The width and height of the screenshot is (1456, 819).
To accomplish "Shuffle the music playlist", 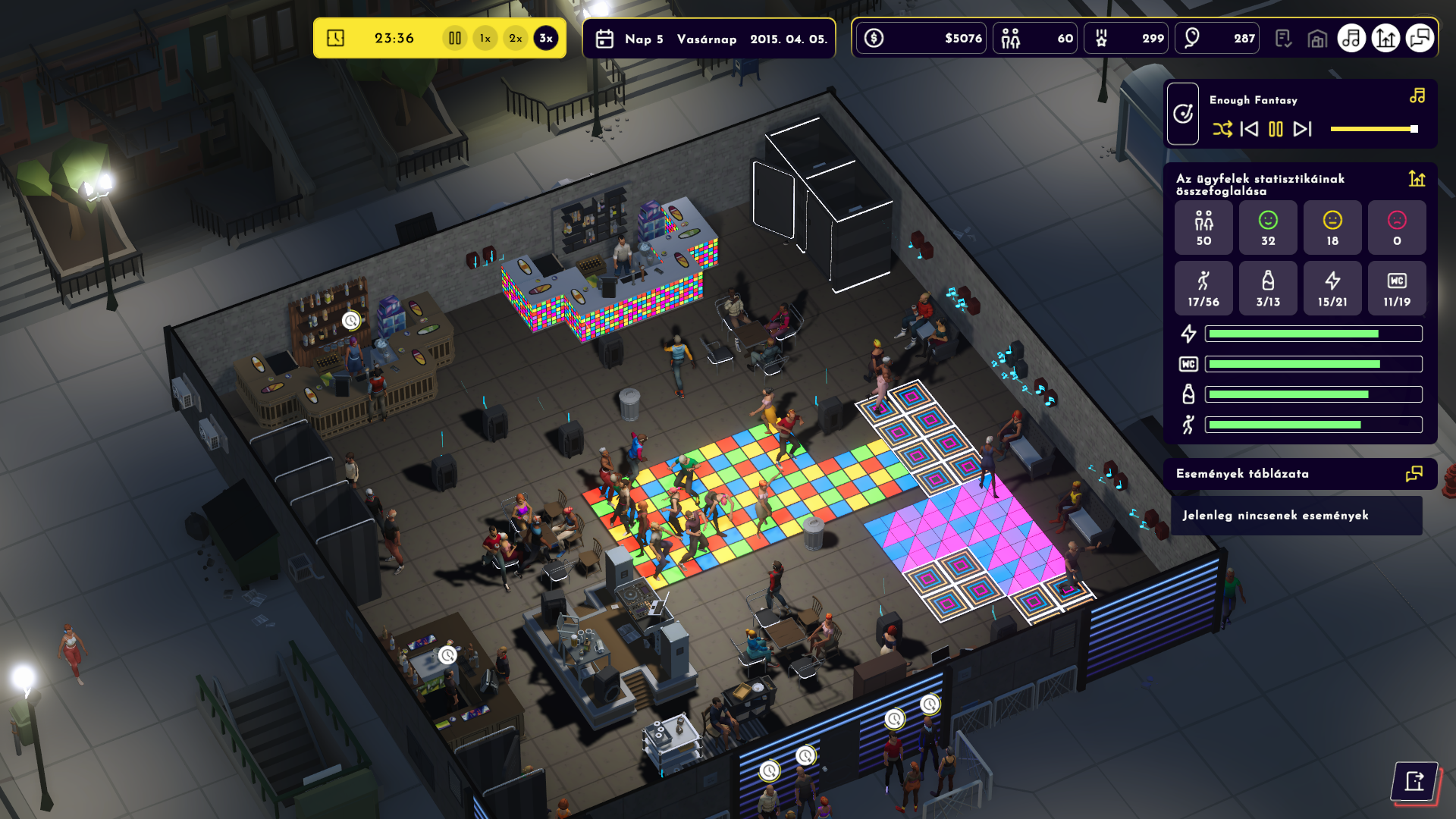I will [x=1222, y=129].
